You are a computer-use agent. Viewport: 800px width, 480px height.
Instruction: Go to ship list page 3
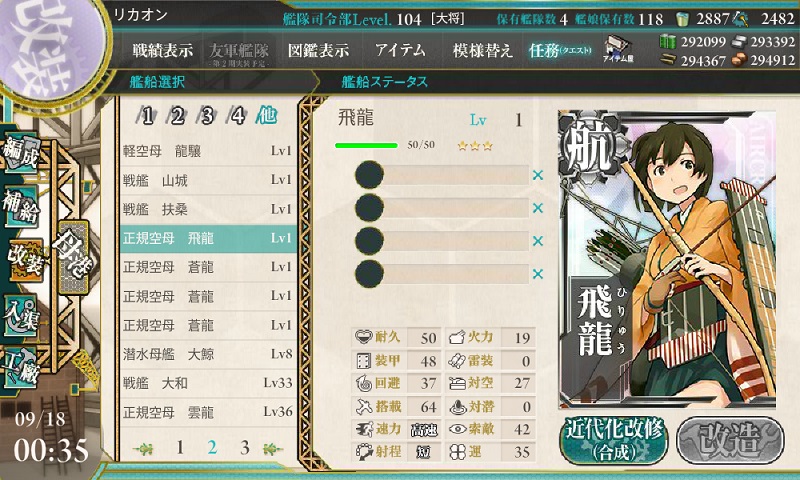[243, 448]
